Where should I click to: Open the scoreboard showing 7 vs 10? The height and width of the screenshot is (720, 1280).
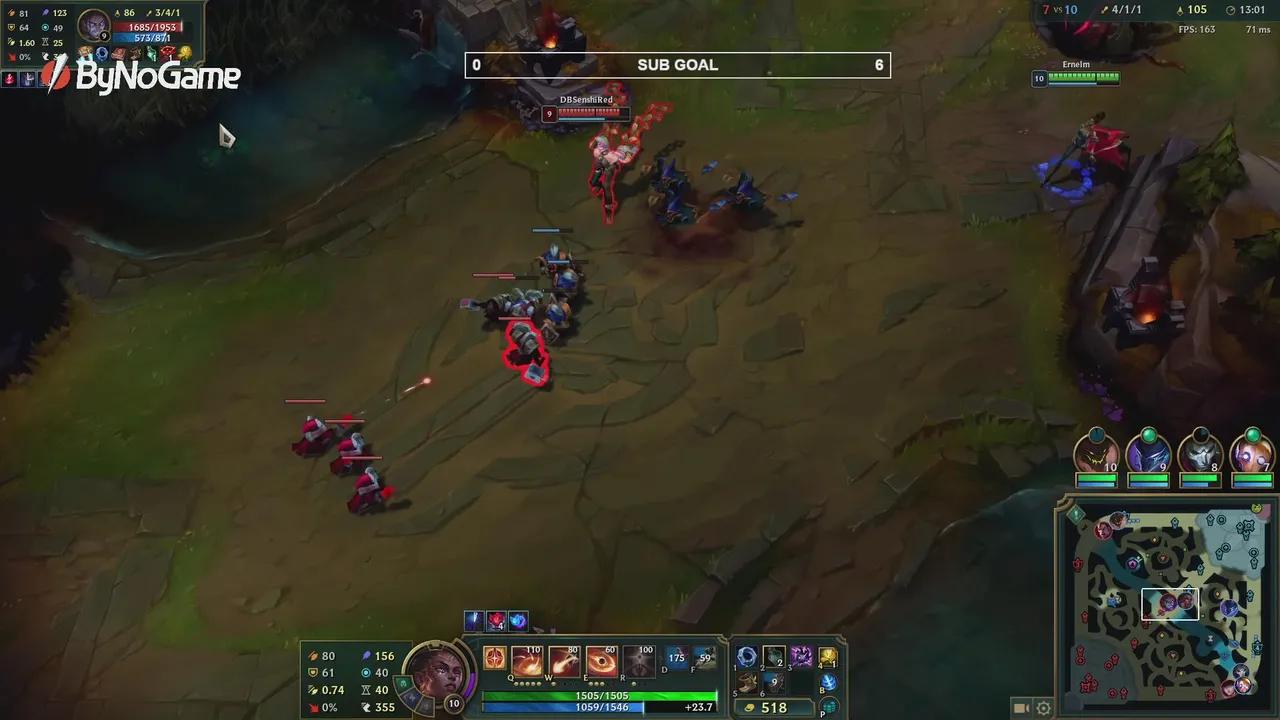(x=1059, y=9)
